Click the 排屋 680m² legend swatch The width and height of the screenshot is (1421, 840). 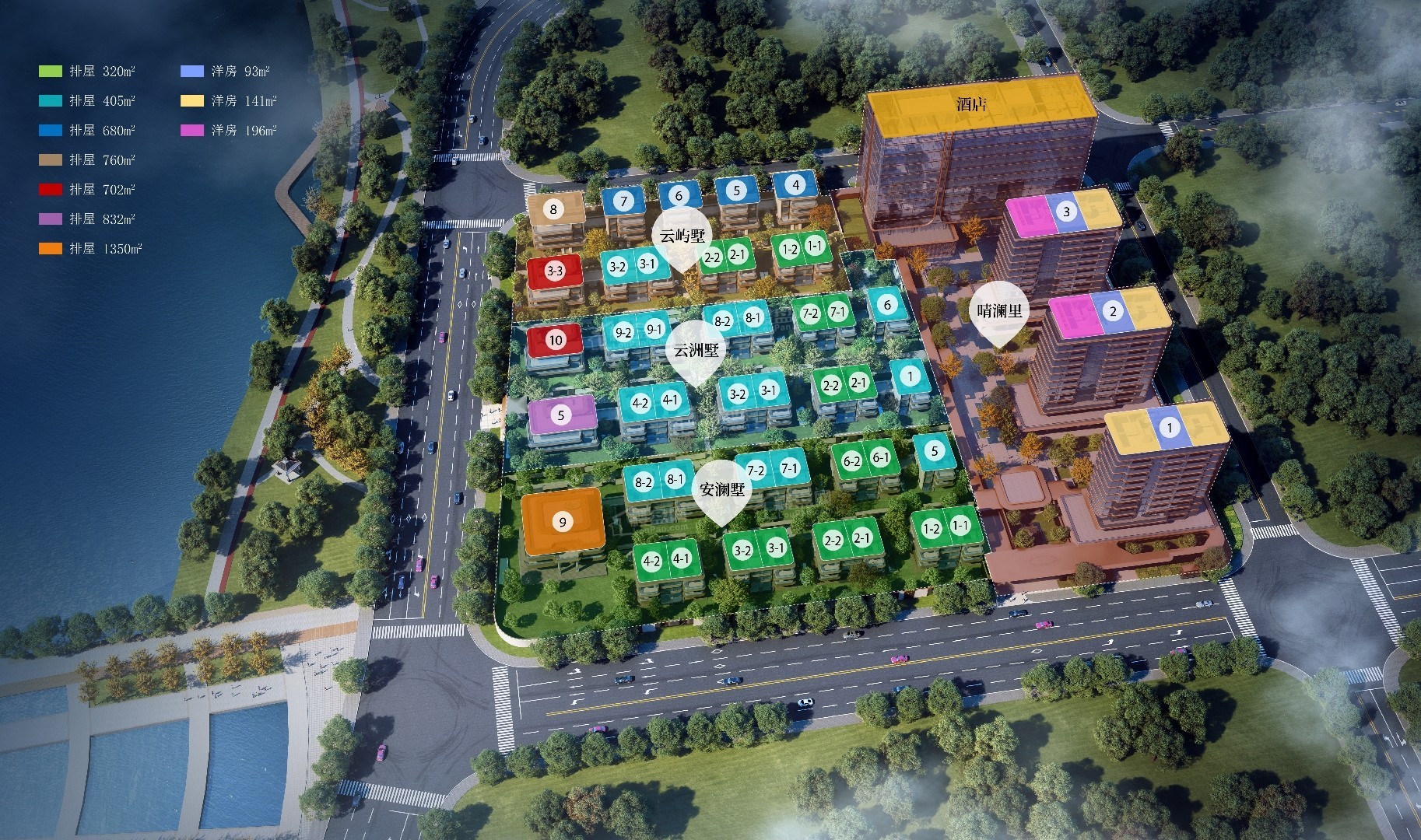(51, 131)
